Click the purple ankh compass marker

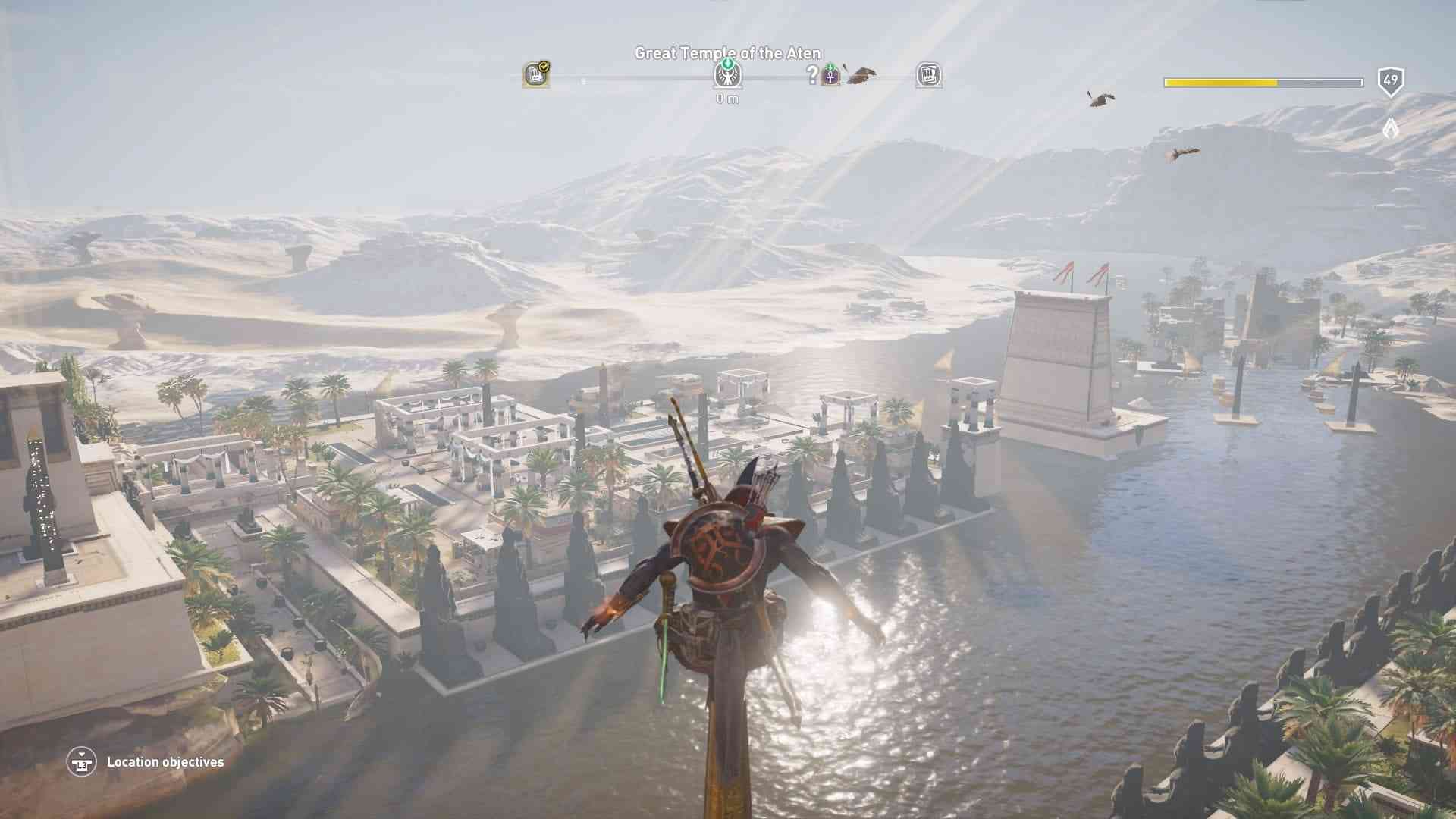[831, 76]
